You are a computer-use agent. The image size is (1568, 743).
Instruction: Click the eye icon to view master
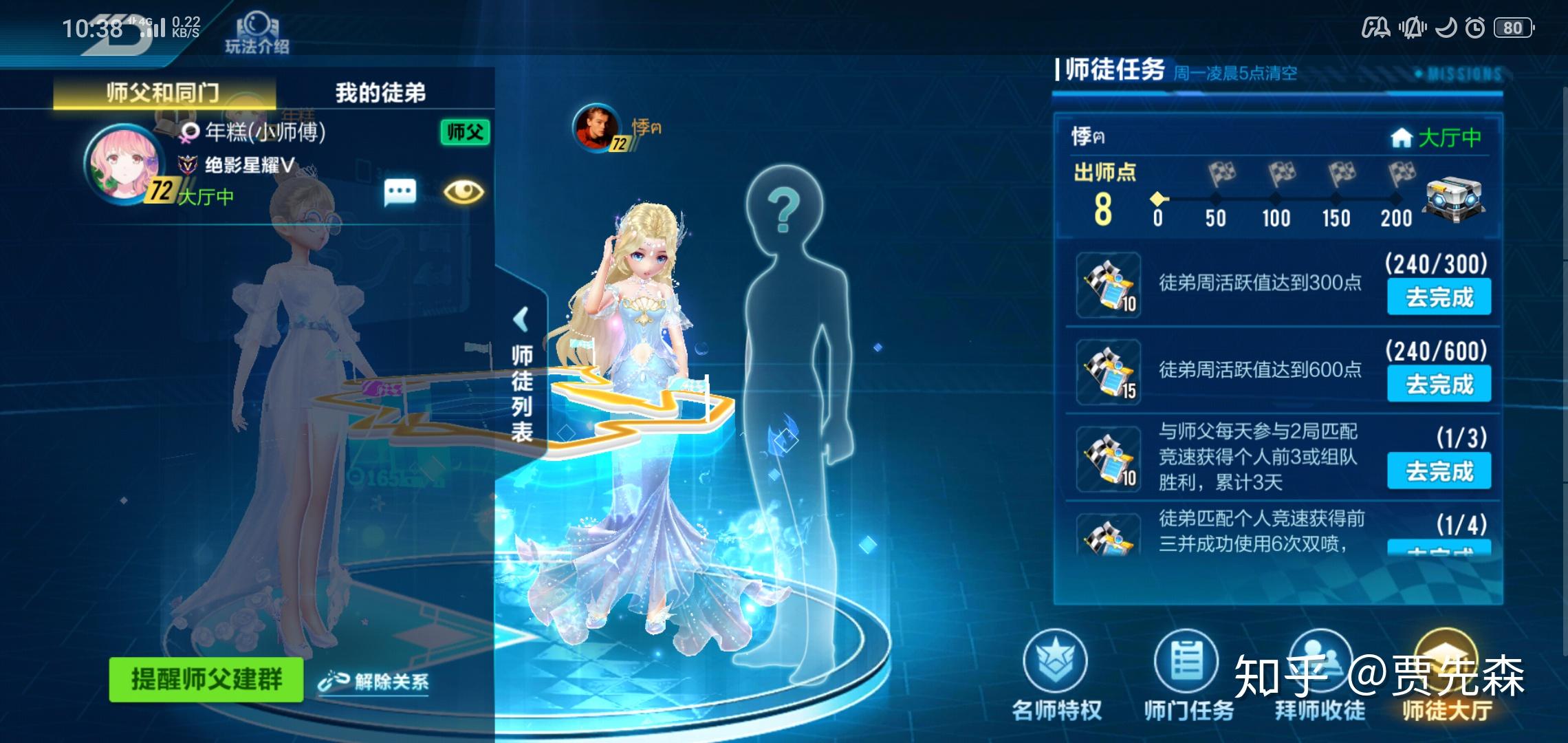(465, 192)
